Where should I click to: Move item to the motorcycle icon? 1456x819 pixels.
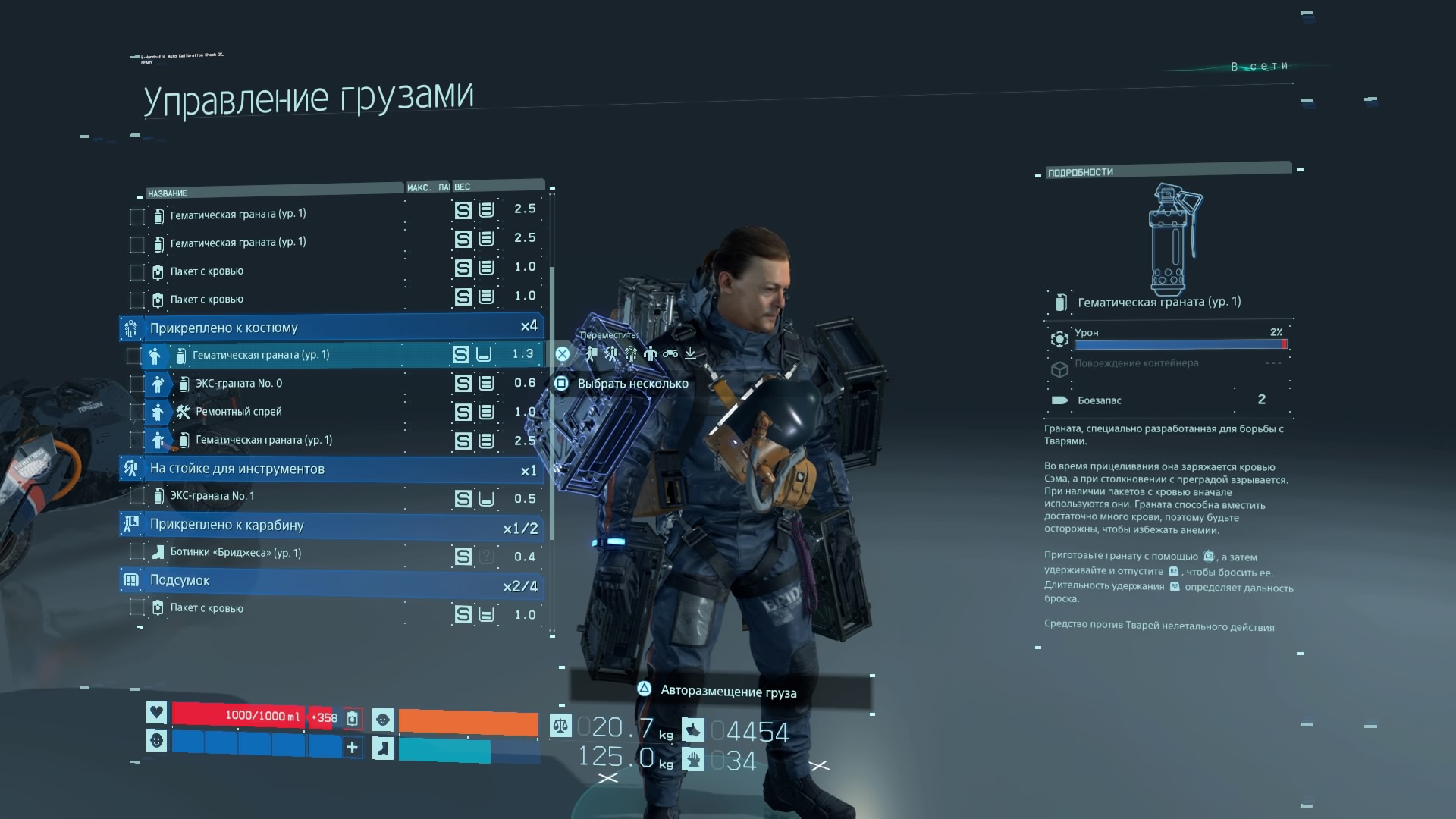click(x=670, y=353)
